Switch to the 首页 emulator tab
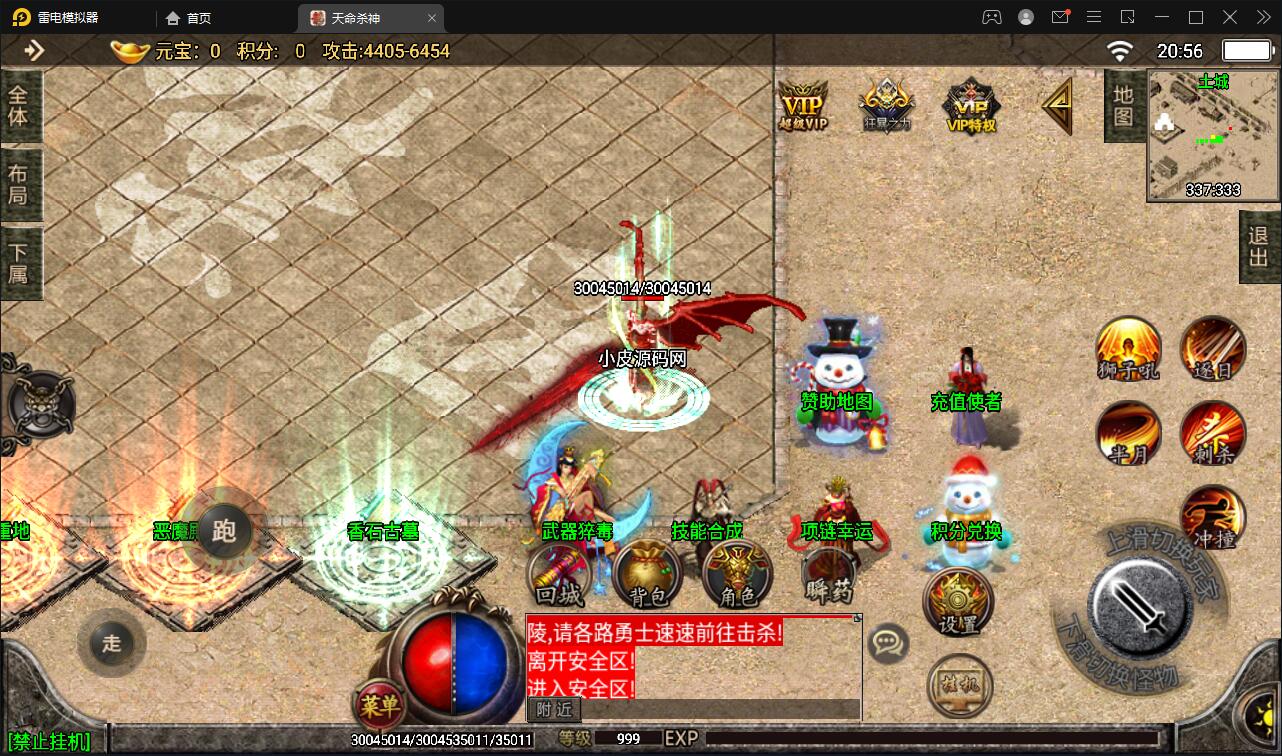1282x756 pixels. click(x=189, y=17)
